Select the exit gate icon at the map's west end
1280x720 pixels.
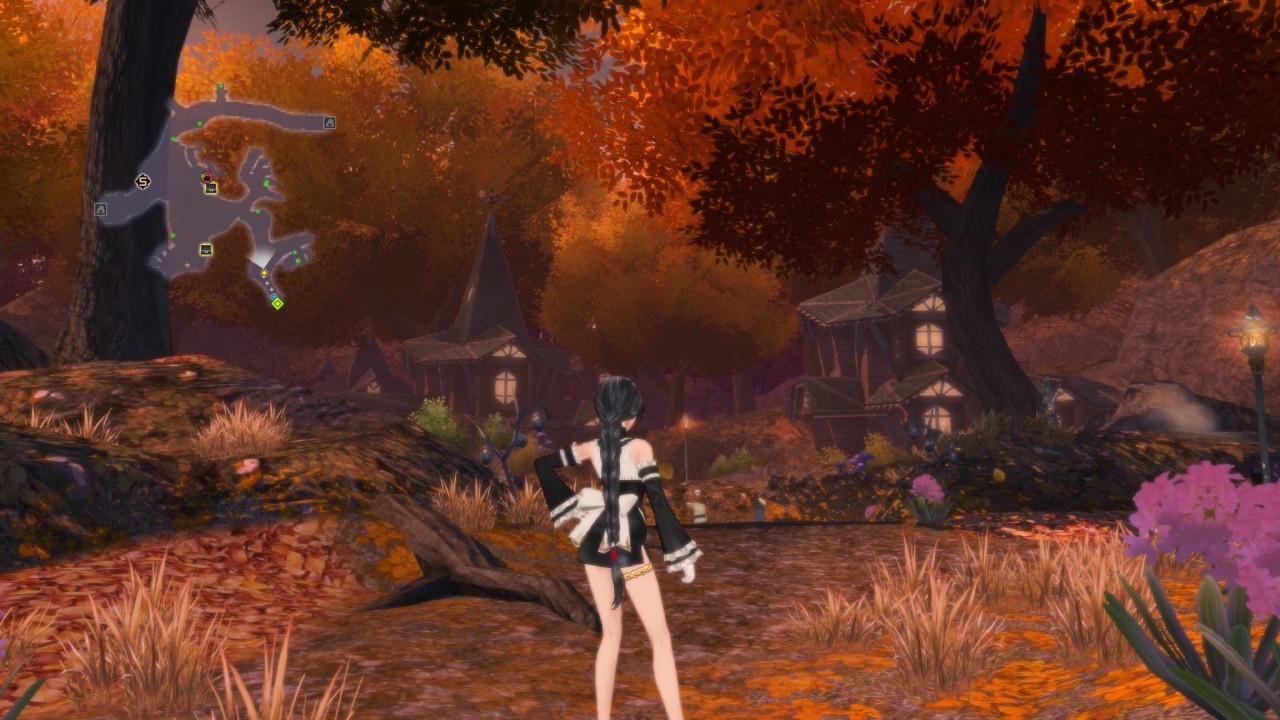pos(100,209)
